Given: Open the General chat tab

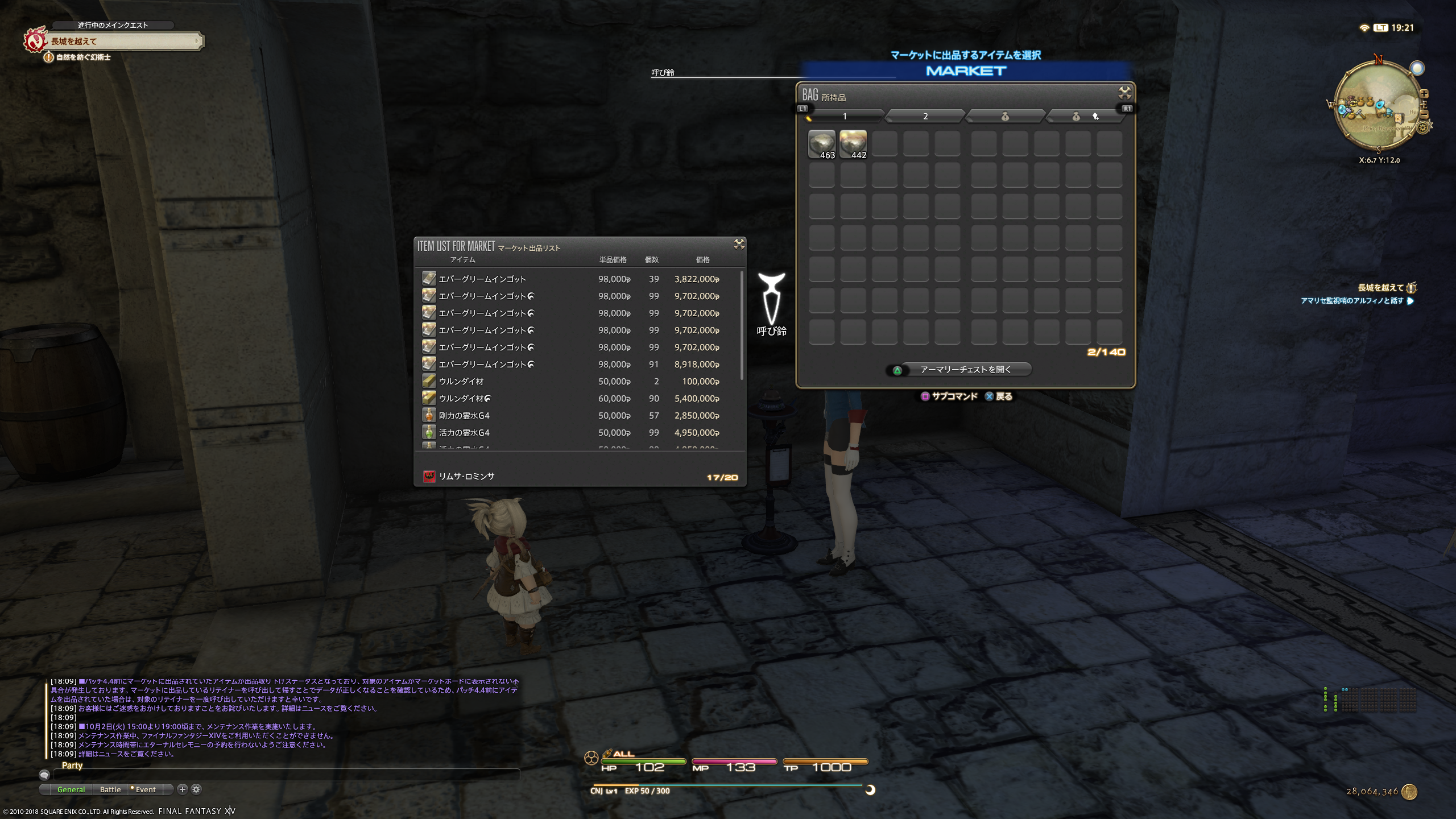Looking at the screenshot, I should click(71, 789).
